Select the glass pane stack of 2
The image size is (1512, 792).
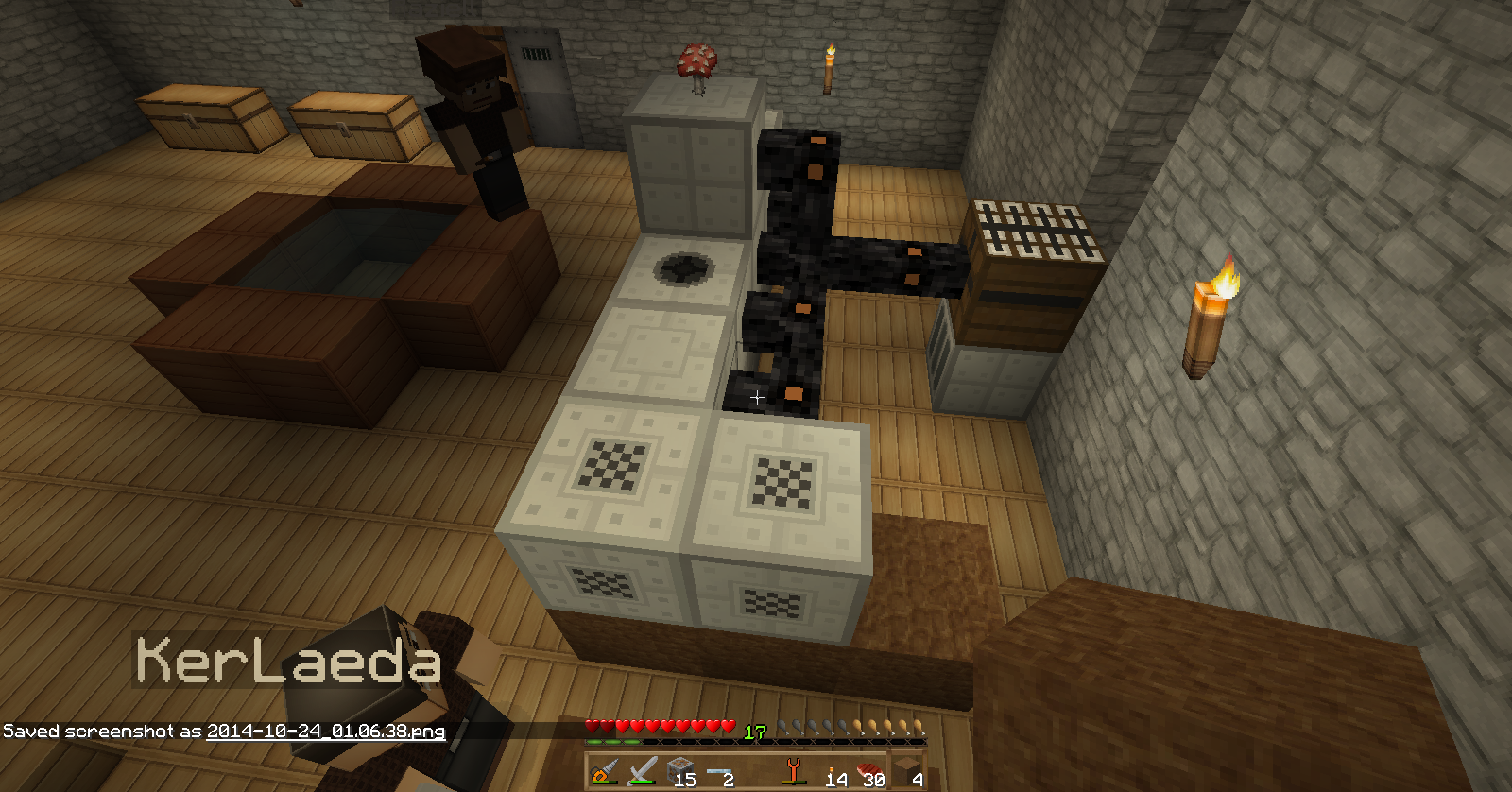719,772
